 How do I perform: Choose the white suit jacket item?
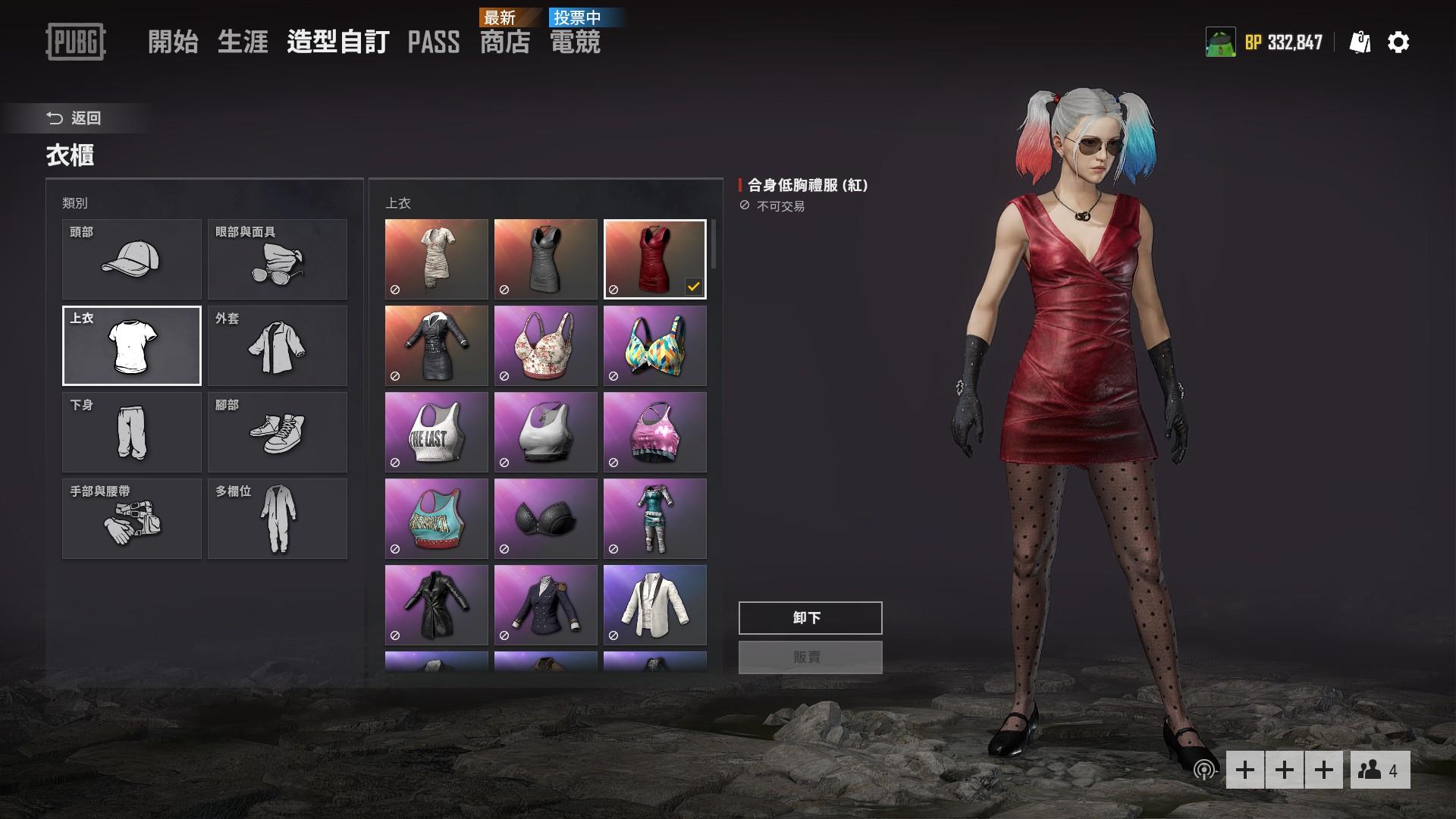point(654,605)
